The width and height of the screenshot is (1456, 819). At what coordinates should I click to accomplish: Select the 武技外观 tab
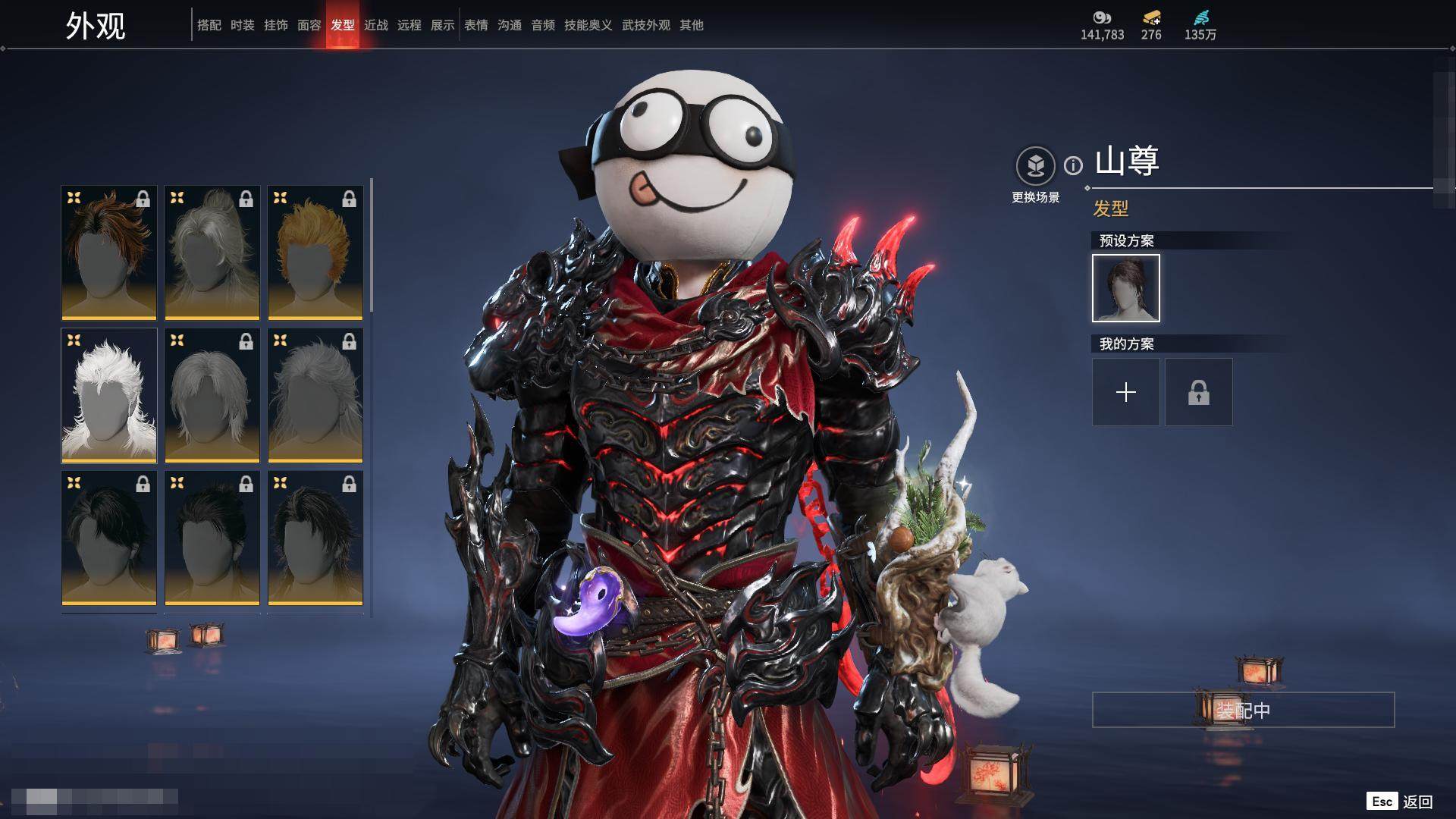click(645, 25)
